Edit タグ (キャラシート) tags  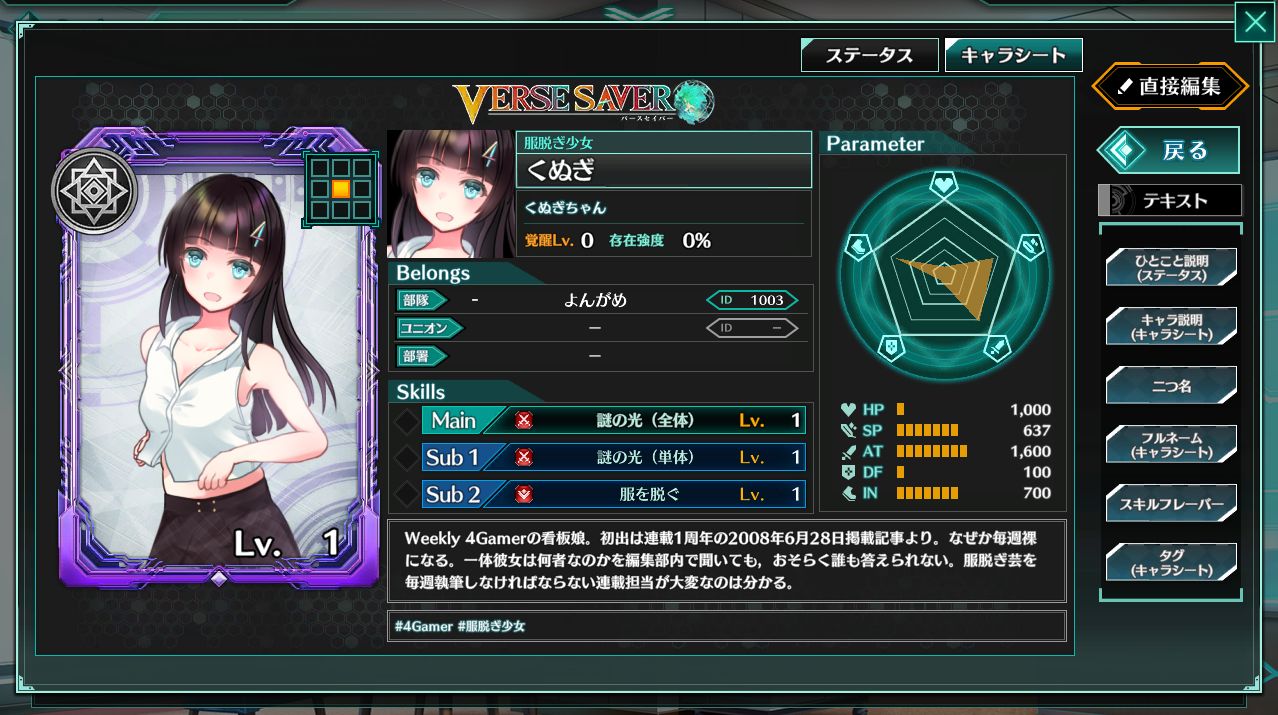click(x=1171, y=562)
